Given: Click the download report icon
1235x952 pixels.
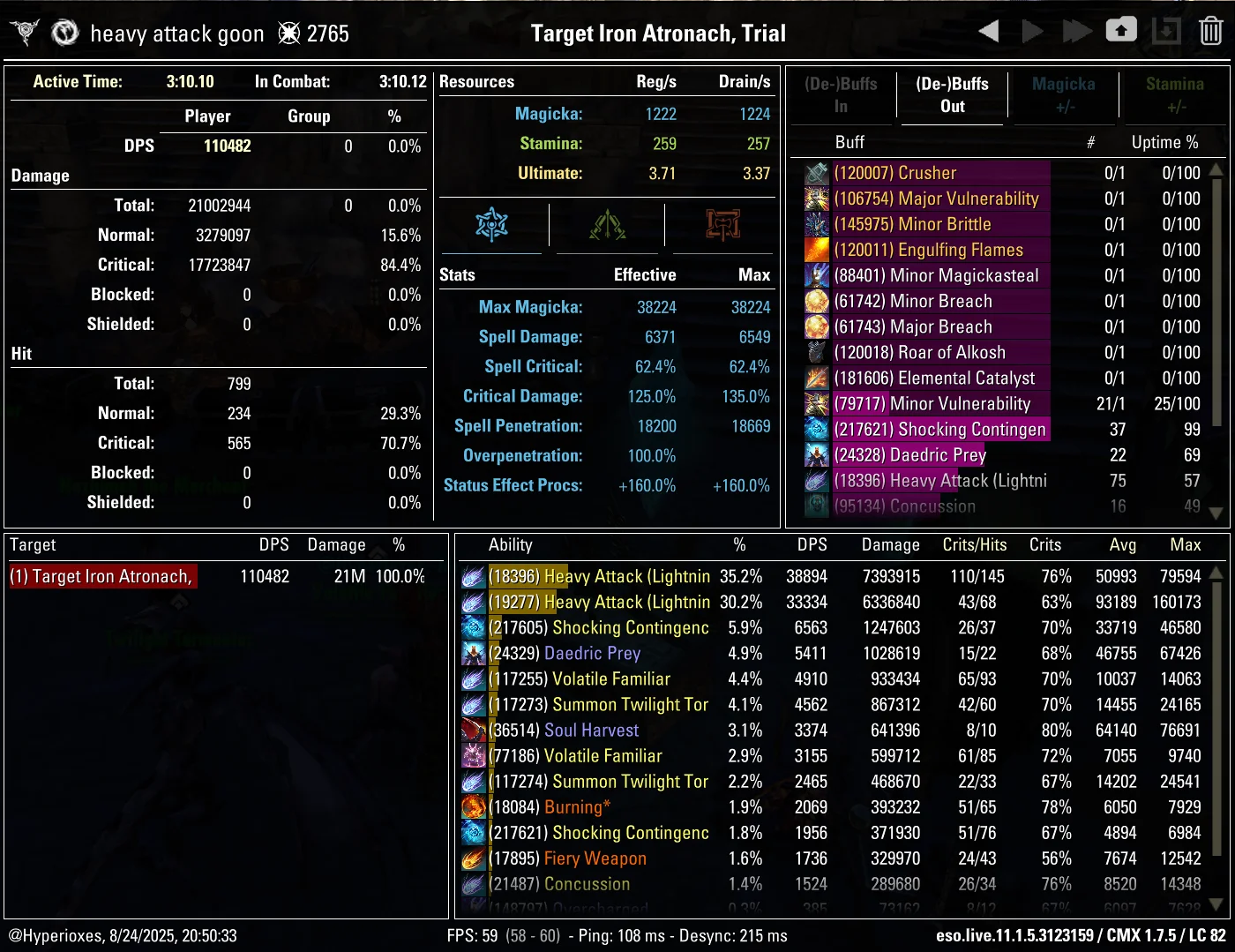Looking at the screenshot, I should click(1166, 31).
